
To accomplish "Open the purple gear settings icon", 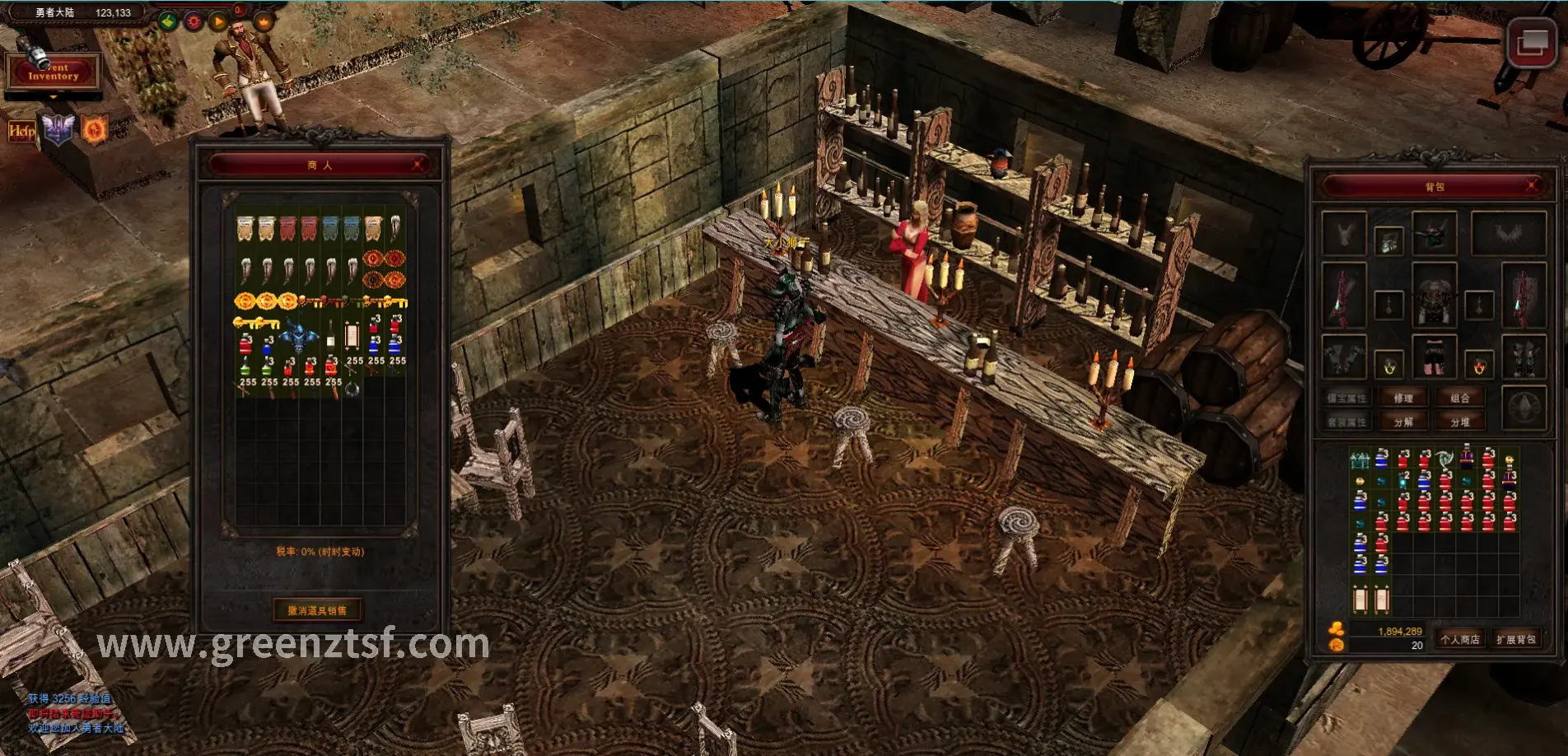I will tap(194, 21).
